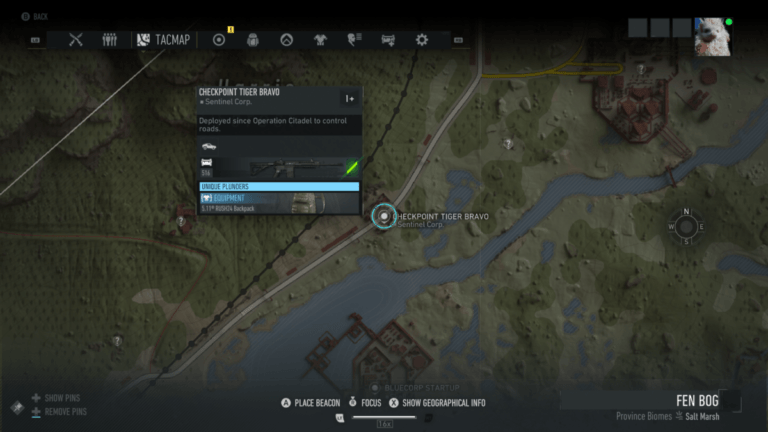
Task: Open the gear-shaped settings tab
Action: [x=422, y=40]
